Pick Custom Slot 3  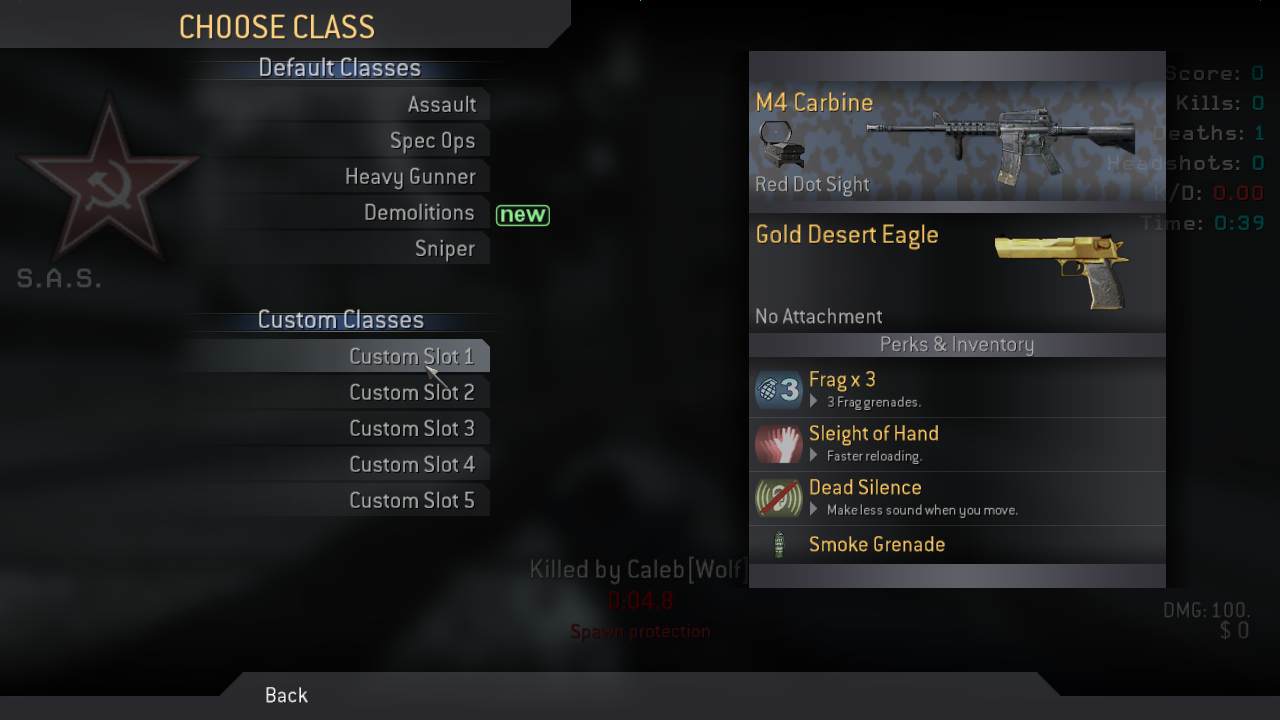(x=411, y=429)
